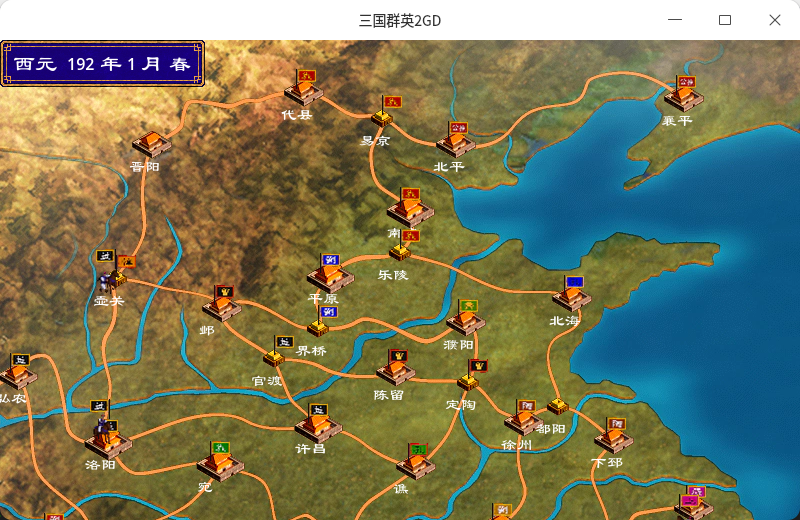Choose the 易京 city marker

tap(382, 118)
